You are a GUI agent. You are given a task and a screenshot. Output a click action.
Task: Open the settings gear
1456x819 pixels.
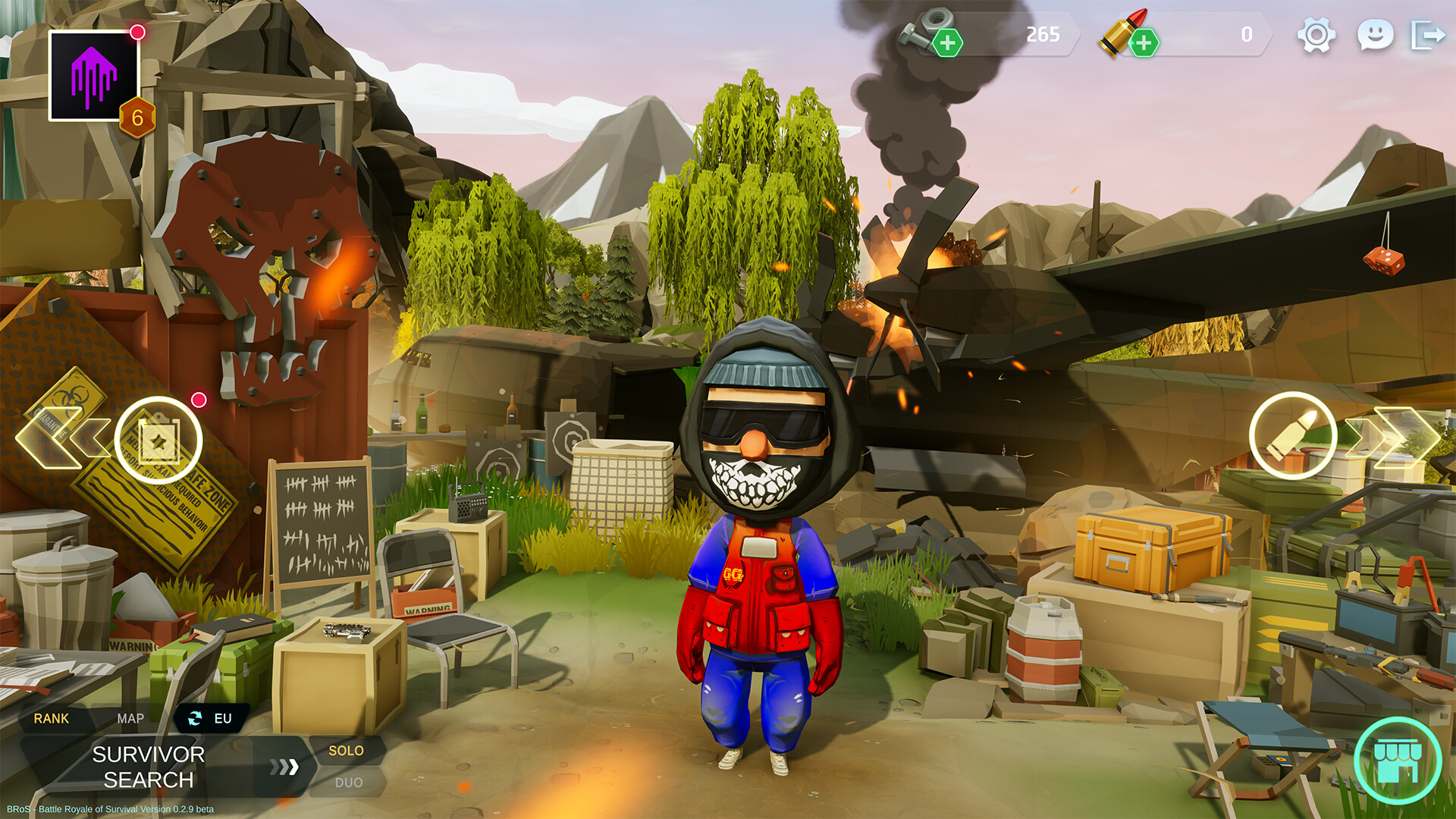click(x=1319, y=34)
